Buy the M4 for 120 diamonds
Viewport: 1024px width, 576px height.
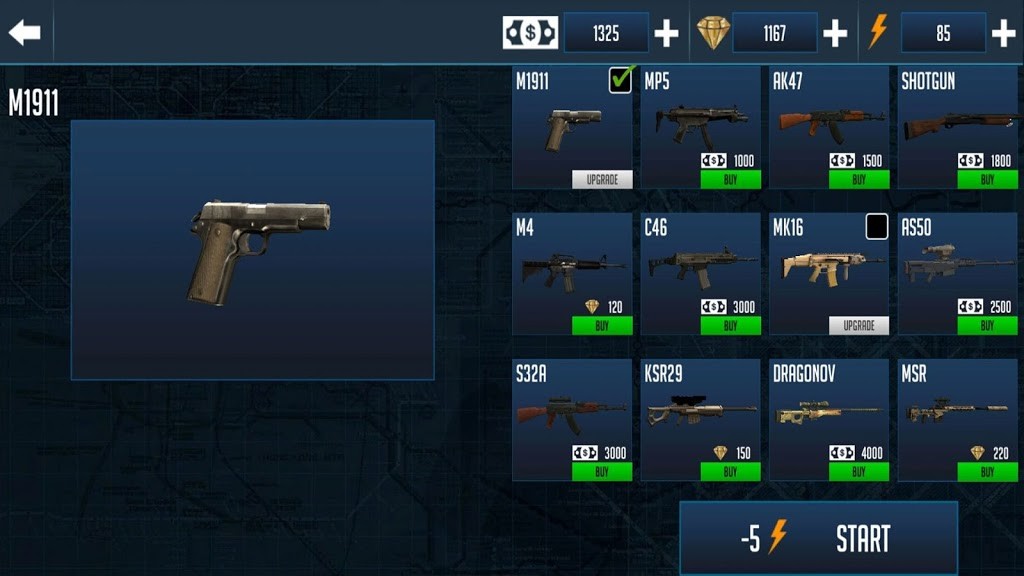pos(602,326)
